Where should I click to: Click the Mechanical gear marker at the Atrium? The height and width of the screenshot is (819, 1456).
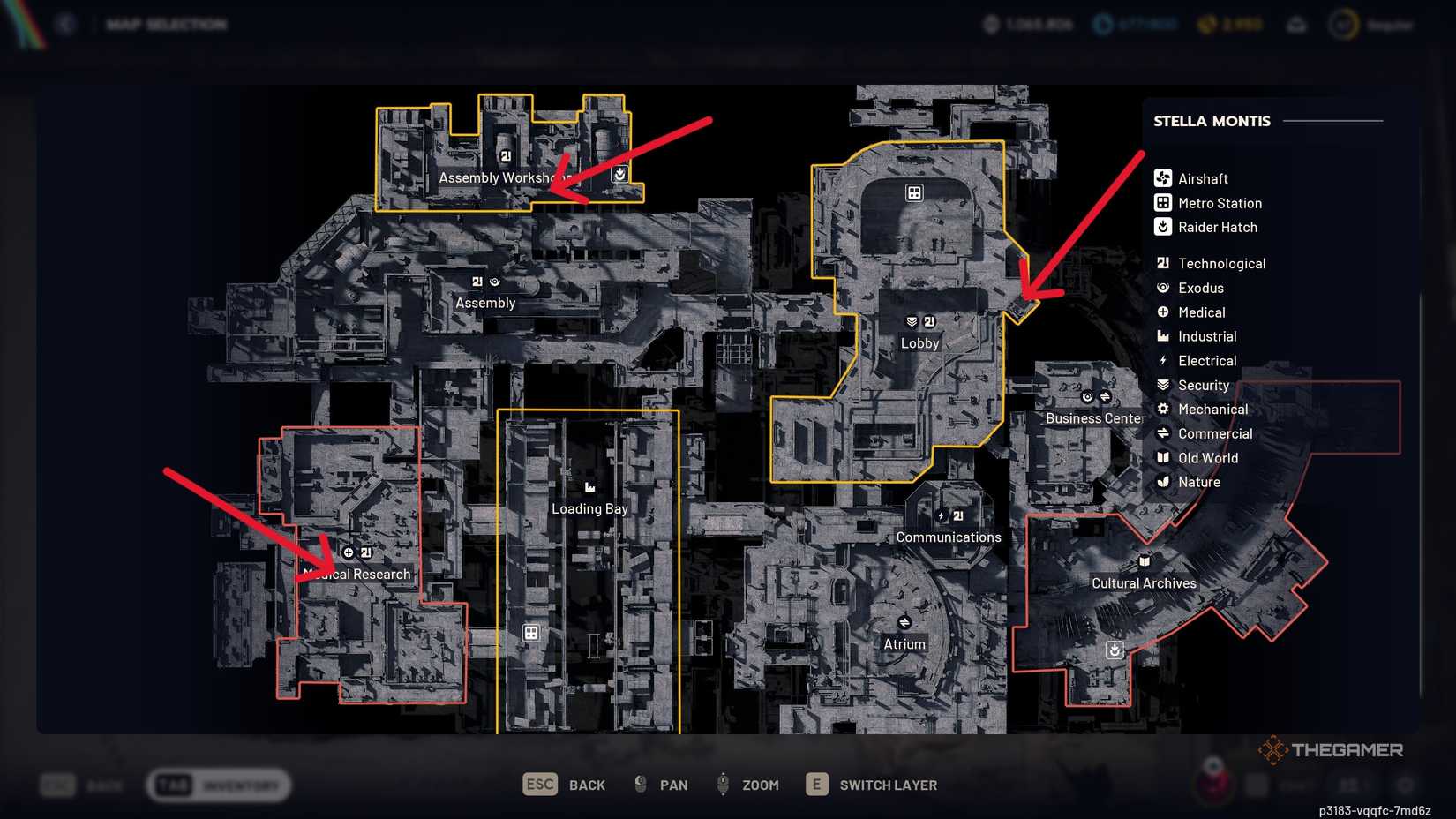pos(905,620)
